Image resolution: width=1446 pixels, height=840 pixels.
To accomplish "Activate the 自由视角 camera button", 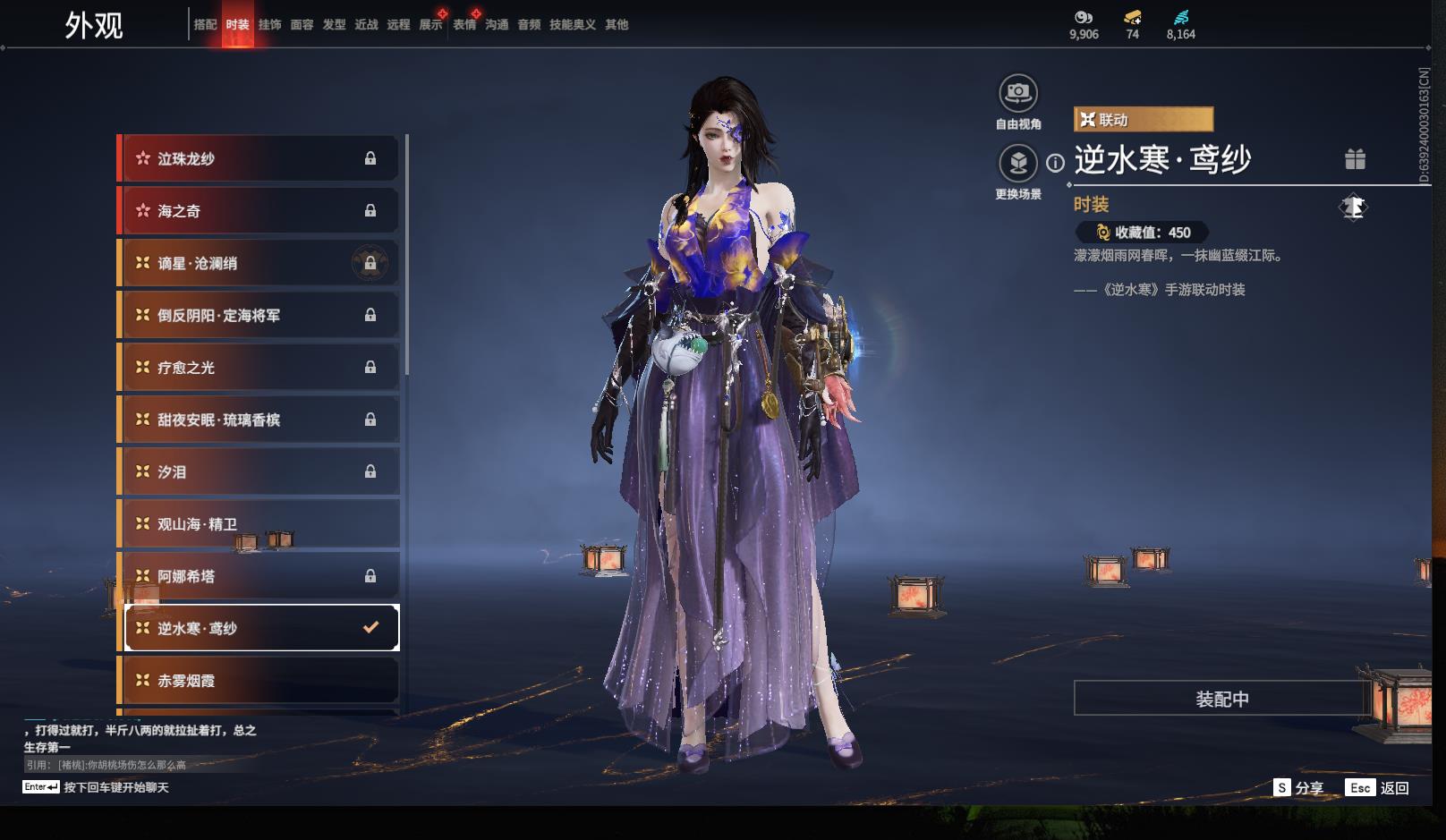I will [x=1018, y=93].
